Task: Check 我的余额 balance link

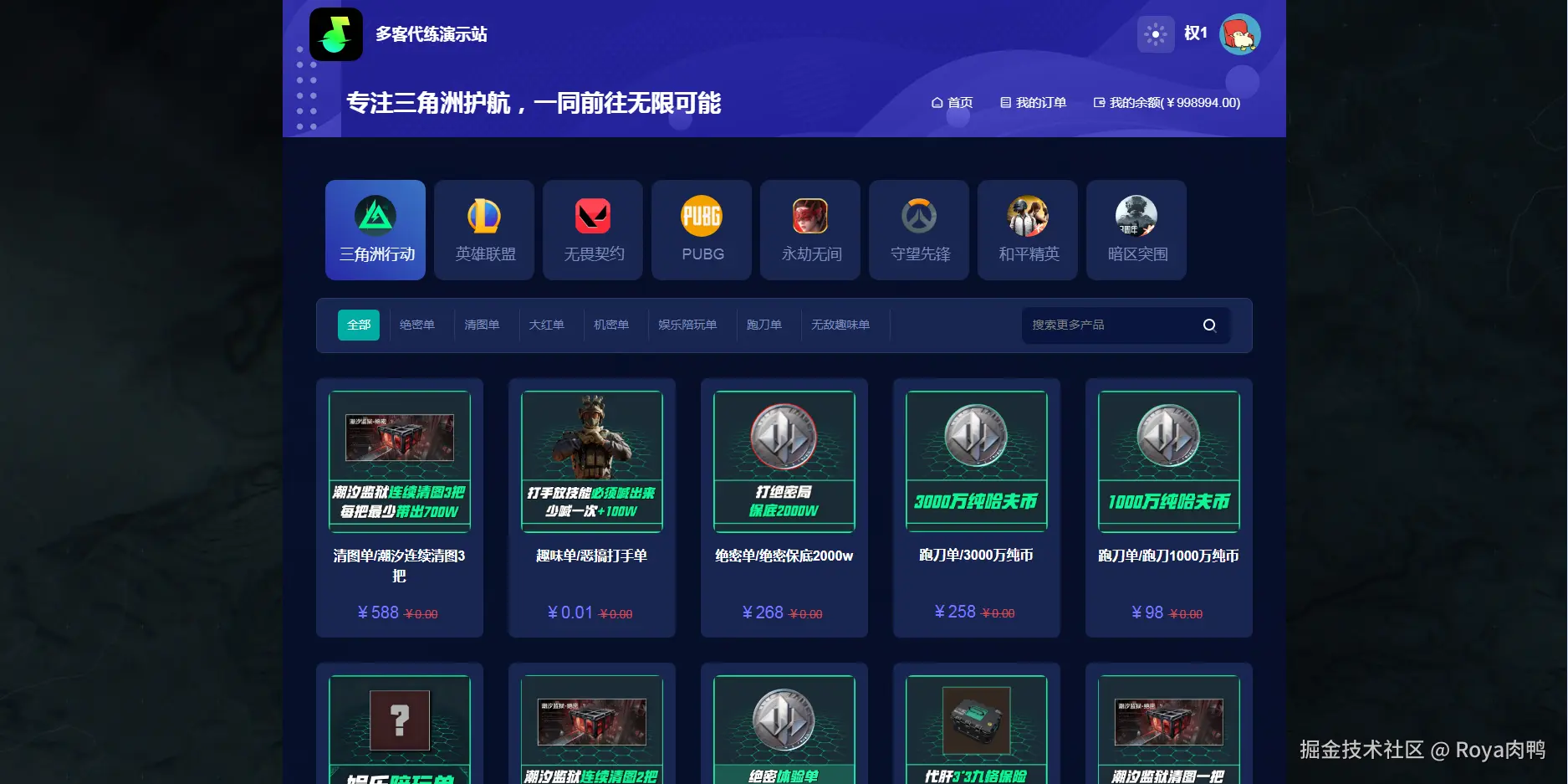Action: click(1166, 102)
